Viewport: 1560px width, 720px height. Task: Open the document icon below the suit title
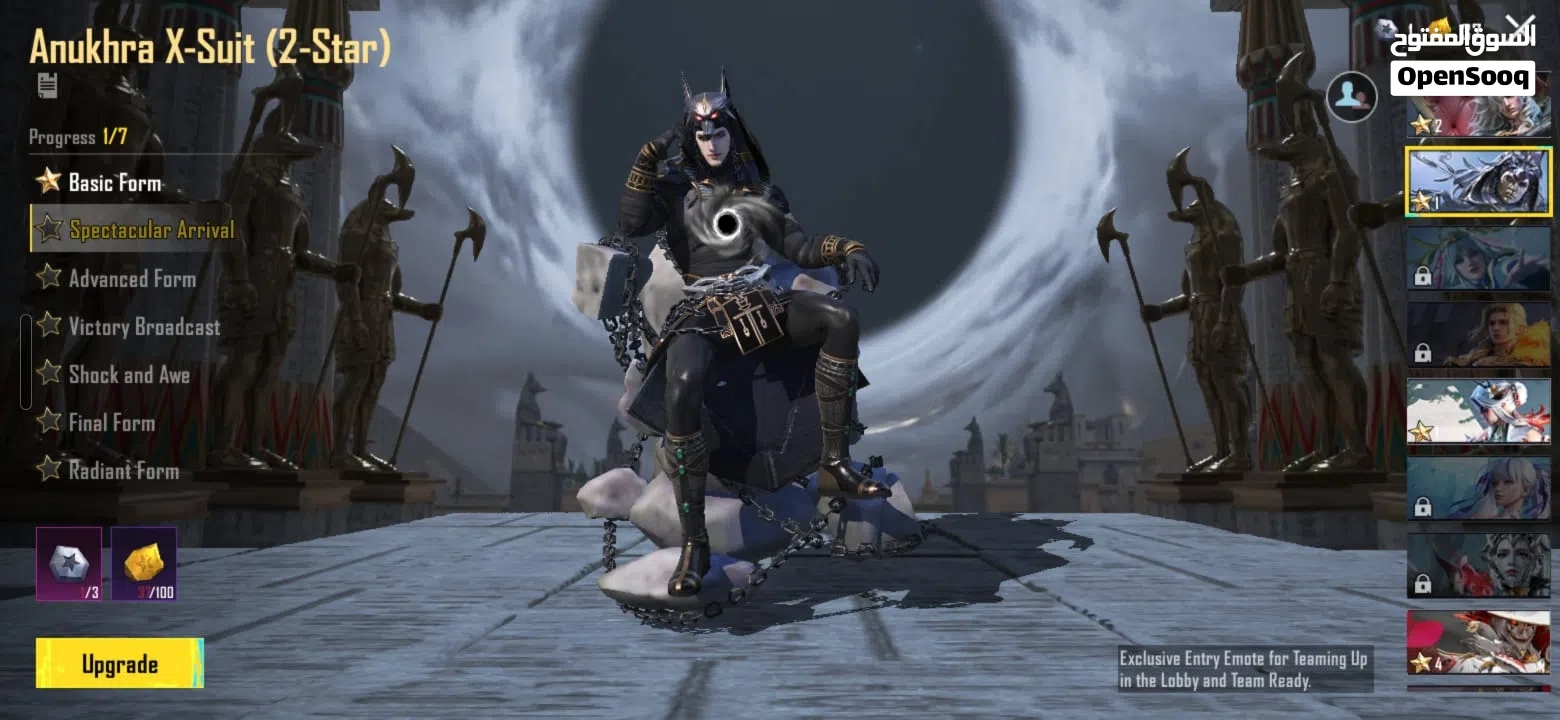click(47, 86)
